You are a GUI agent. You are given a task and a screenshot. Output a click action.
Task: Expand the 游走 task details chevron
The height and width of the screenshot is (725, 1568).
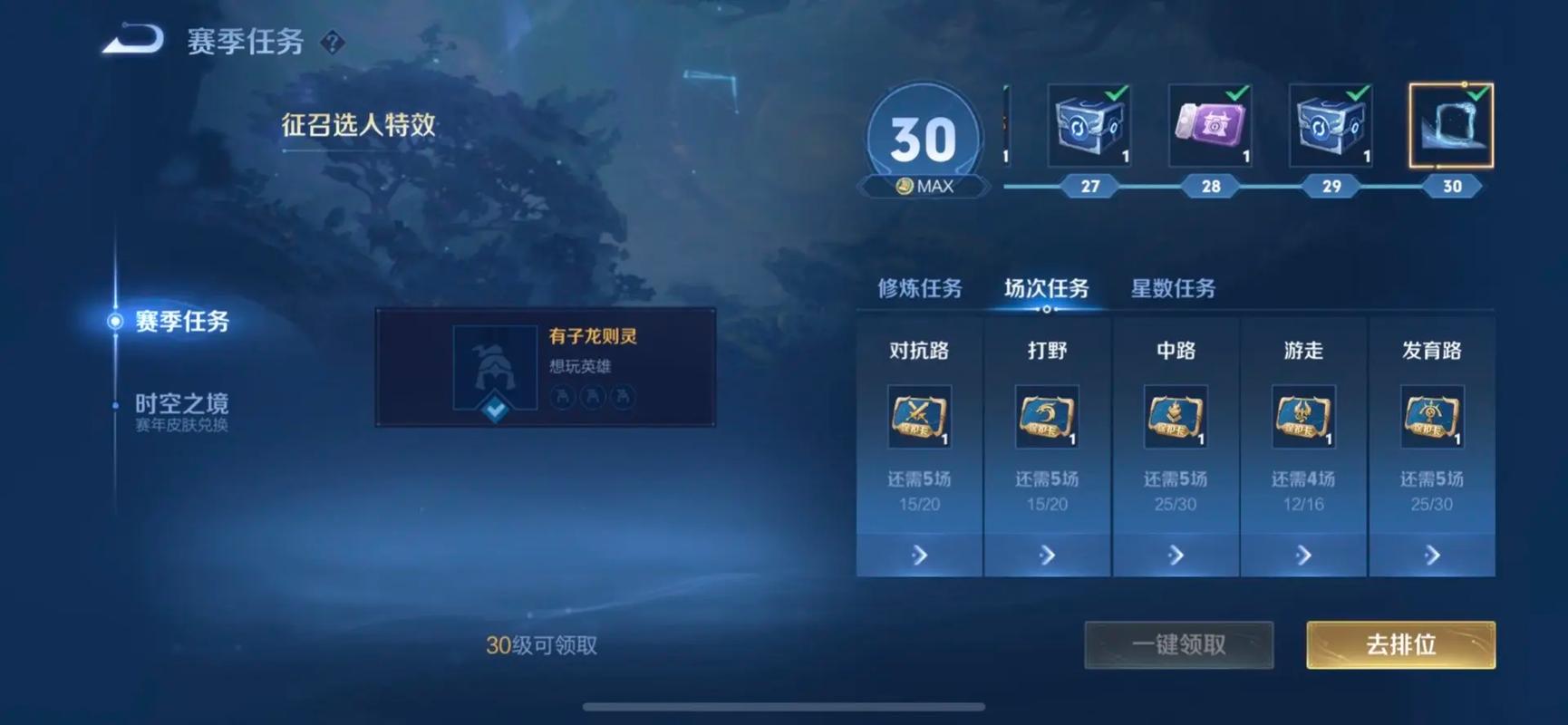pos(1304,554)
